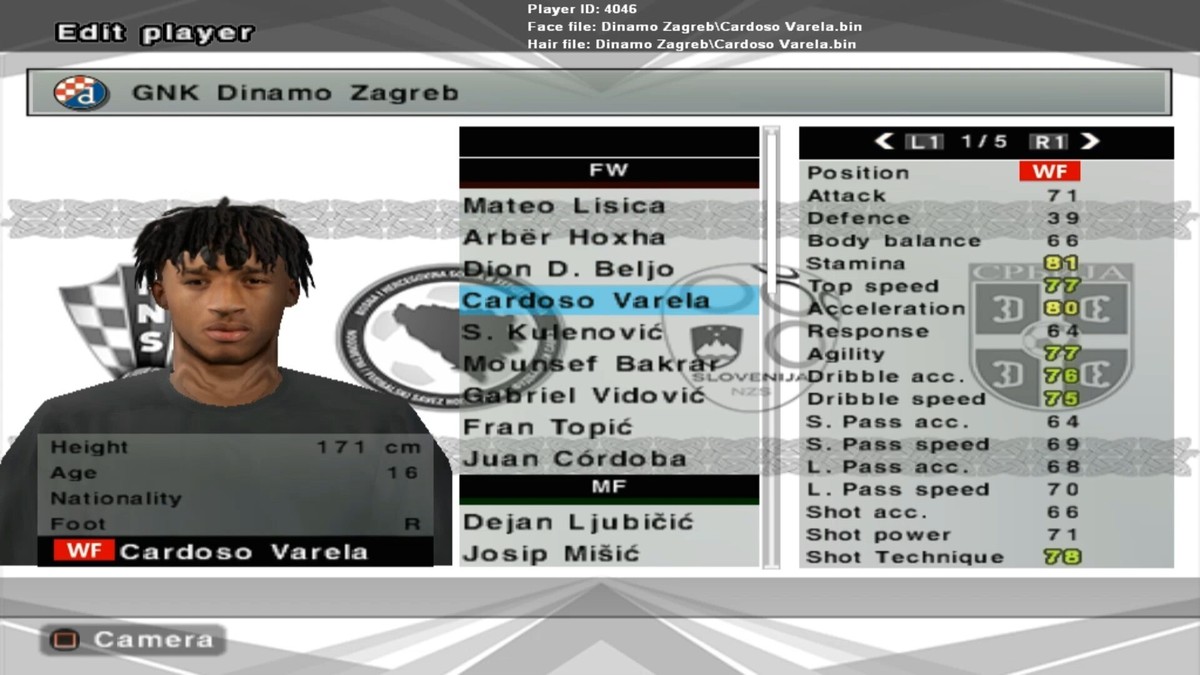The image size is (1200, 675).
Task: Select highlighted Cardoso Varela row
Action: click(x=586, y=301)
